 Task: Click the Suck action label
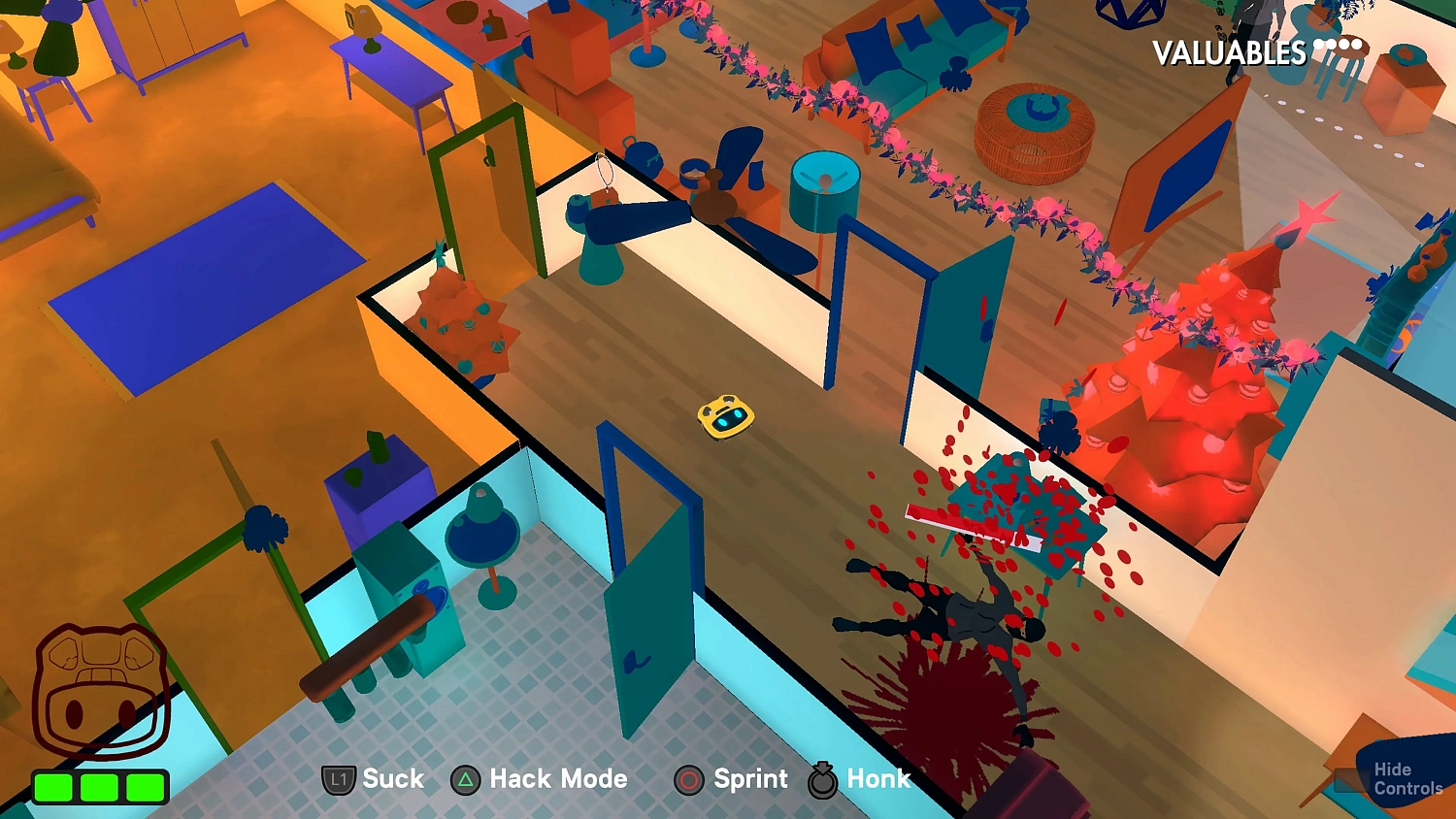tap(392, 778)
